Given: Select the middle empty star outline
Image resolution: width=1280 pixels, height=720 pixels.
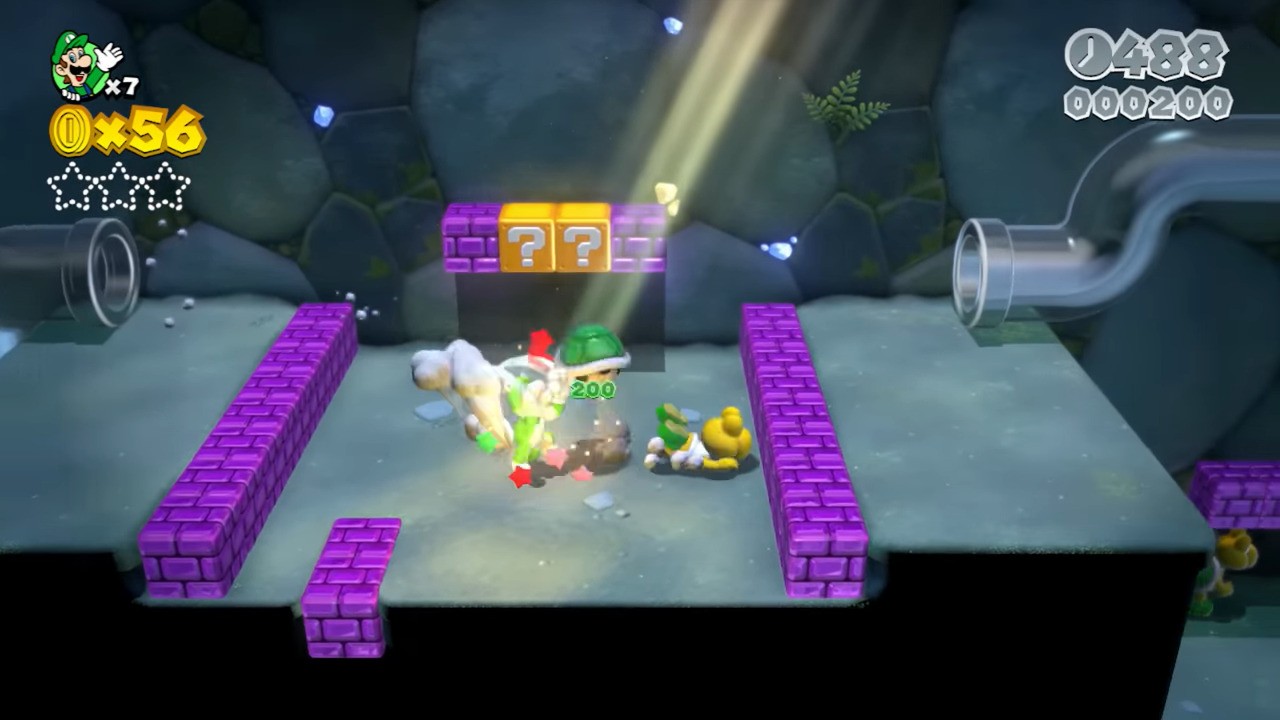Looking at the screenshot, I should pos(118,185).
